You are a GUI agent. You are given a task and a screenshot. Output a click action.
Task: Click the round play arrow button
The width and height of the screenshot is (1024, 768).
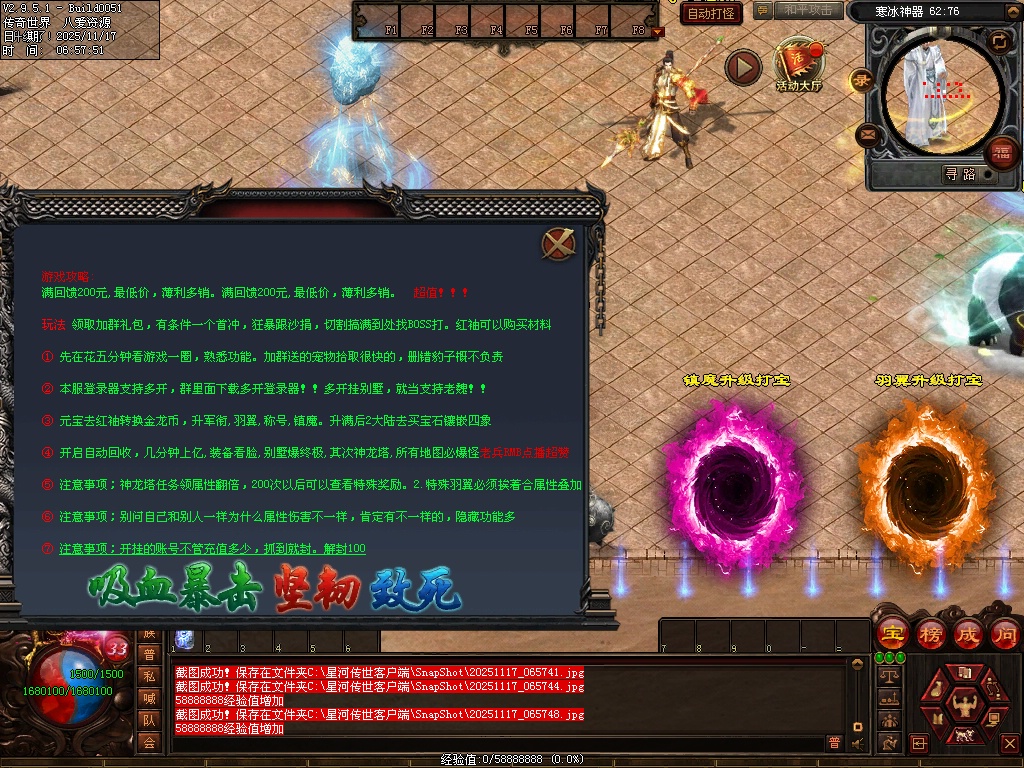[743, 67]
